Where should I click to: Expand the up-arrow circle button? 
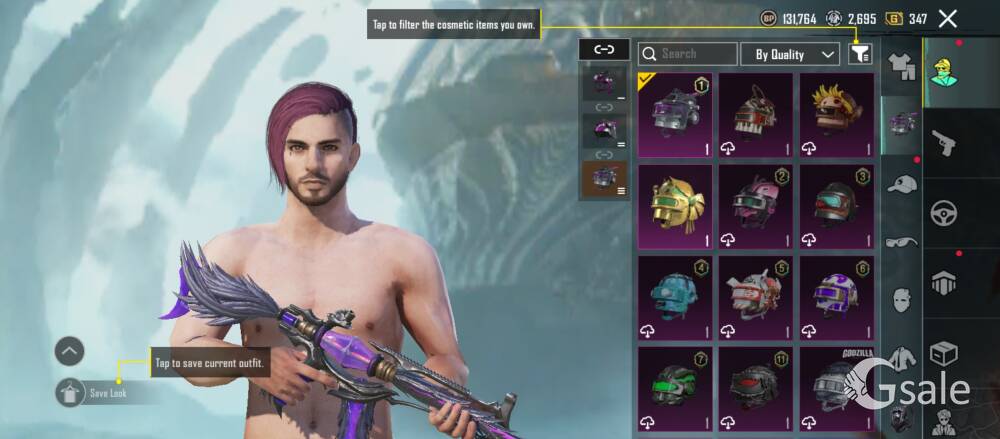pos(69,351)
